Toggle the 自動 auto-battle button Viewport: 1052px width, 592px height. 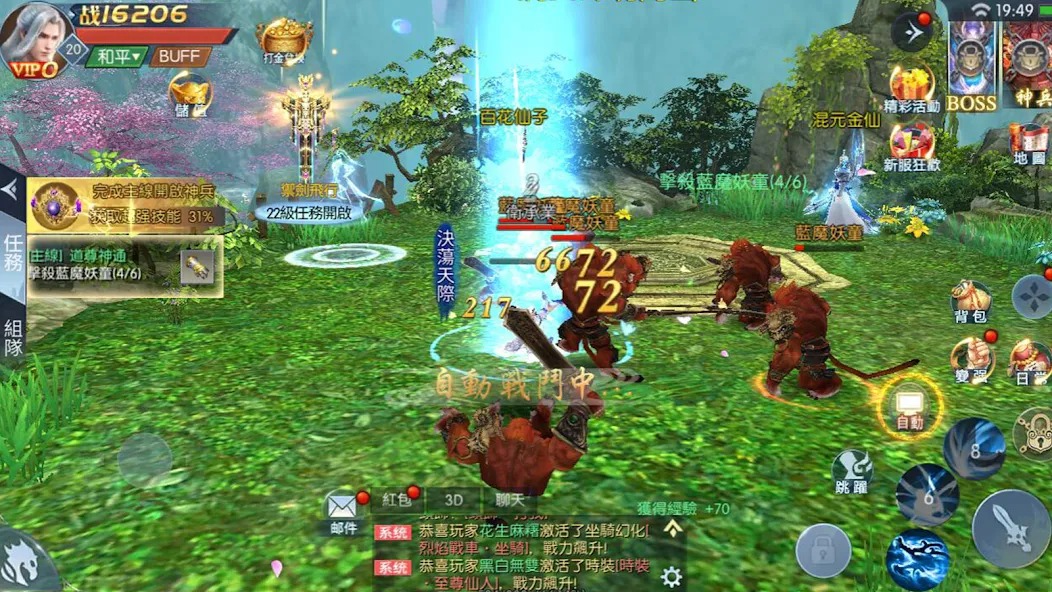coord(910,405)
